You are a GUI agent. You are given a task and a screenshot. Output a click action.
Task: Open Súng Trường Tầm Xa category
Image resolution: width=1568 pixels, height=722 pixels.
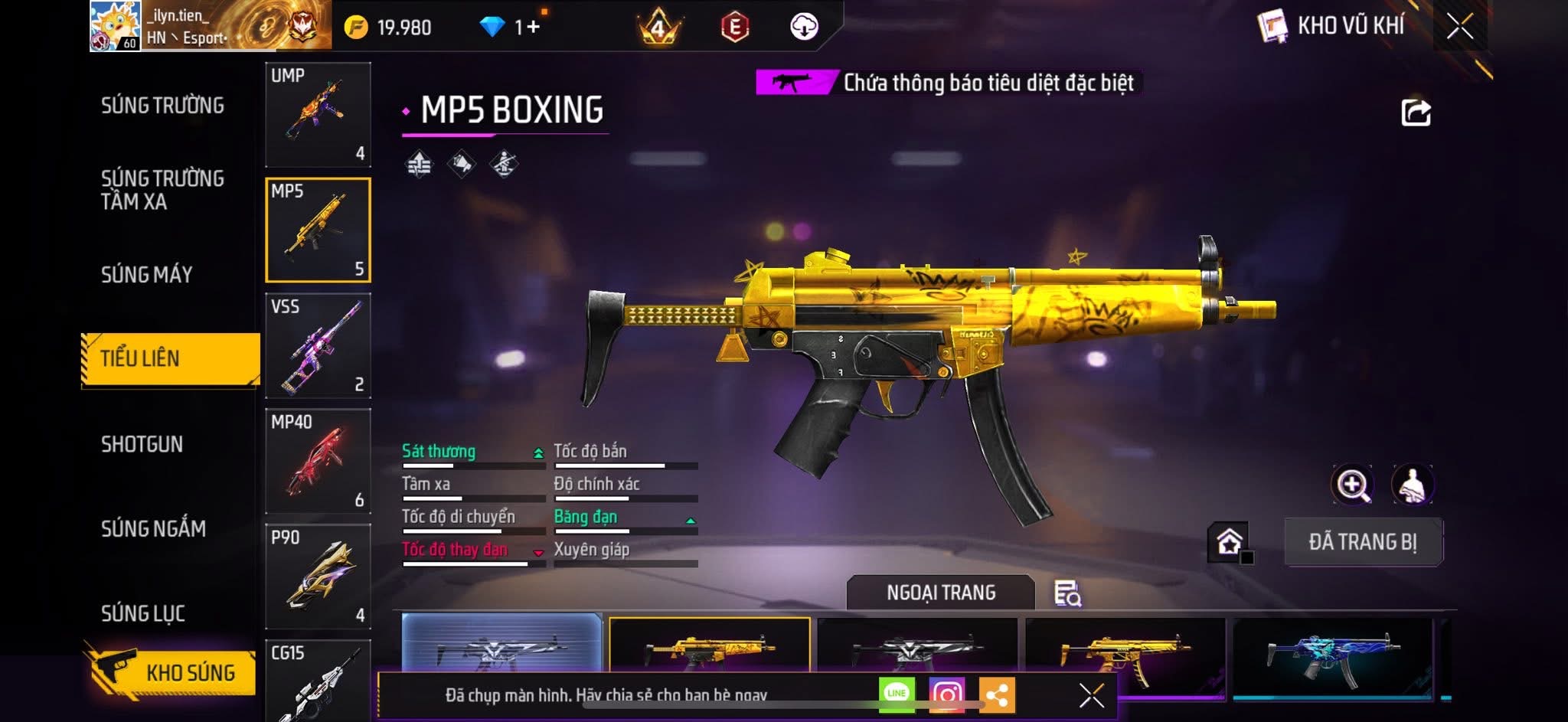pos(162,190)
